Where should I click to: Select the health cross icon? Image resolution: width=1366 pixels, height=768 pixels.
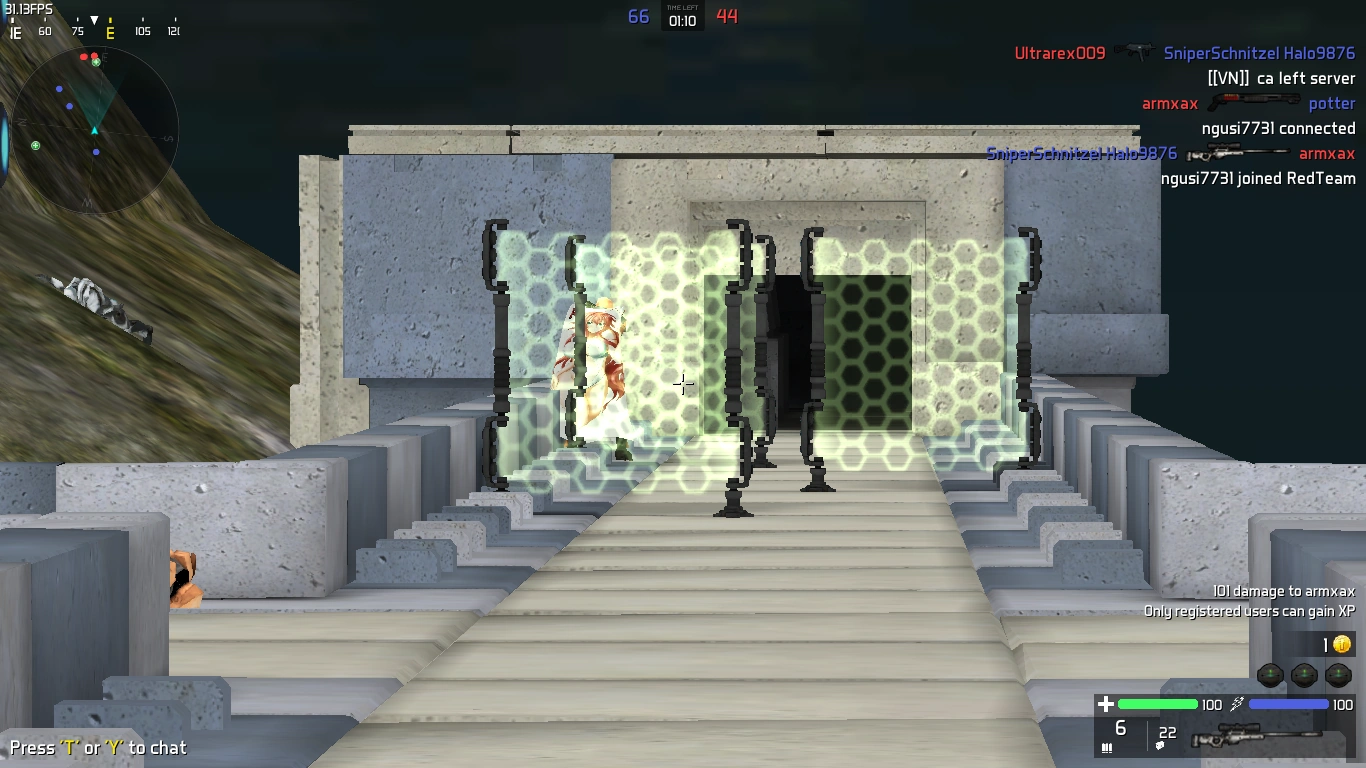[x=1107, y=704]
